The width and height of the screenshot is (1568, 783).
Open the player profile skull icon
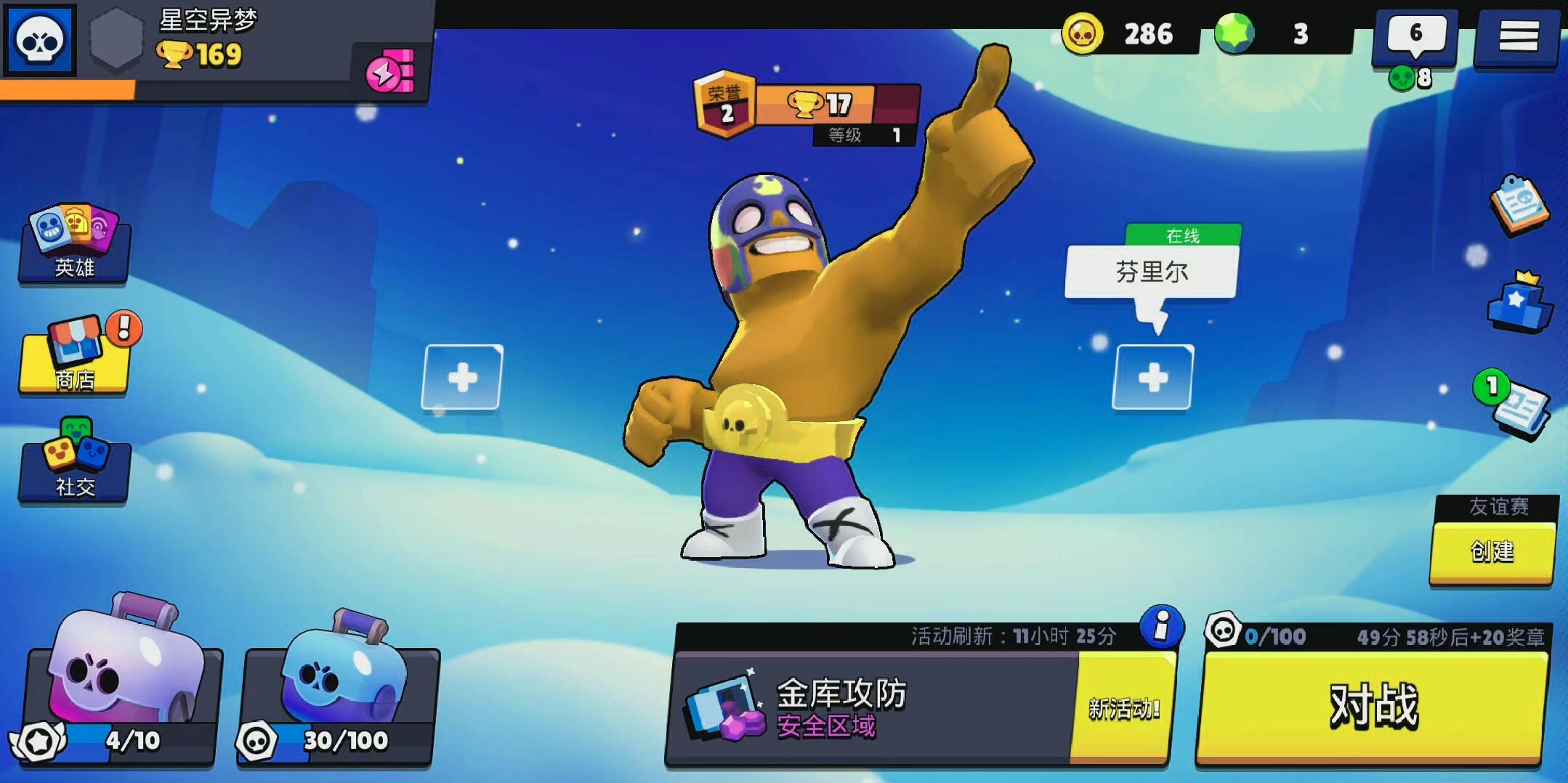pyautogui.click(x=40, y=40)
